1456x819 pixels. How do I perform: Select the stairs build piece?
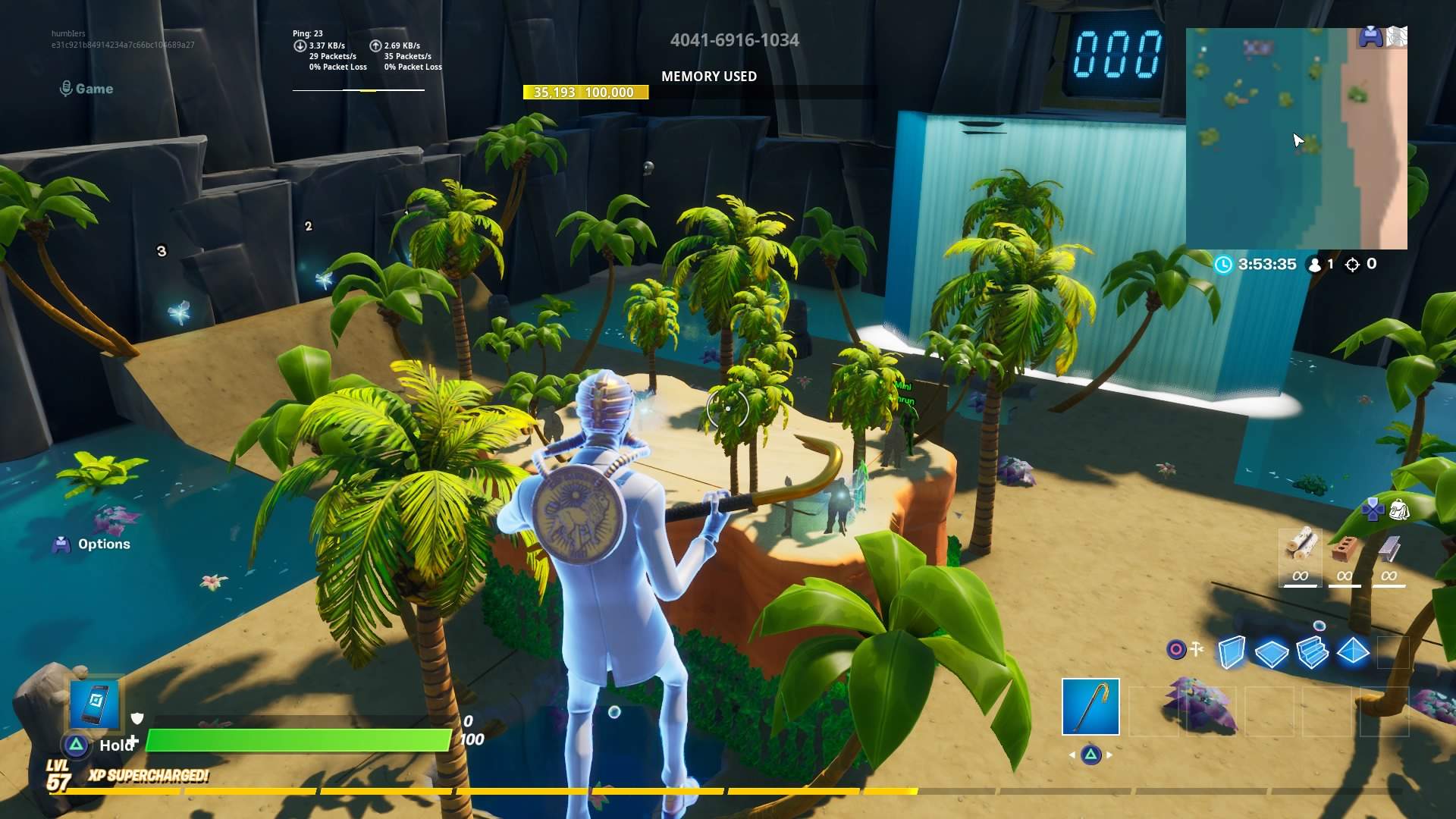[1311, 651]
